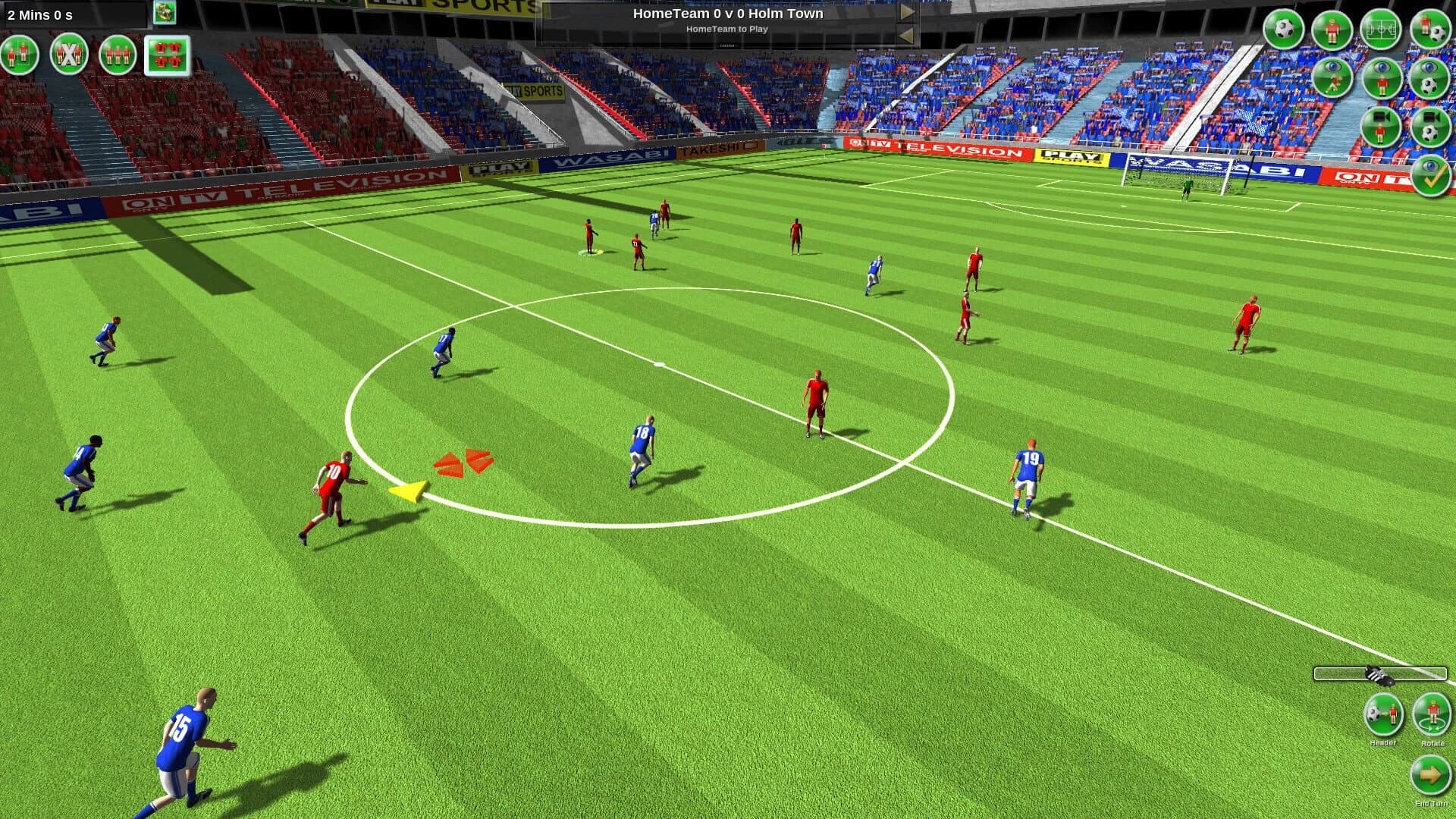Open the pitch overview icon
Viewport: 1456px width, 819px height.
tap(1381, 30)
